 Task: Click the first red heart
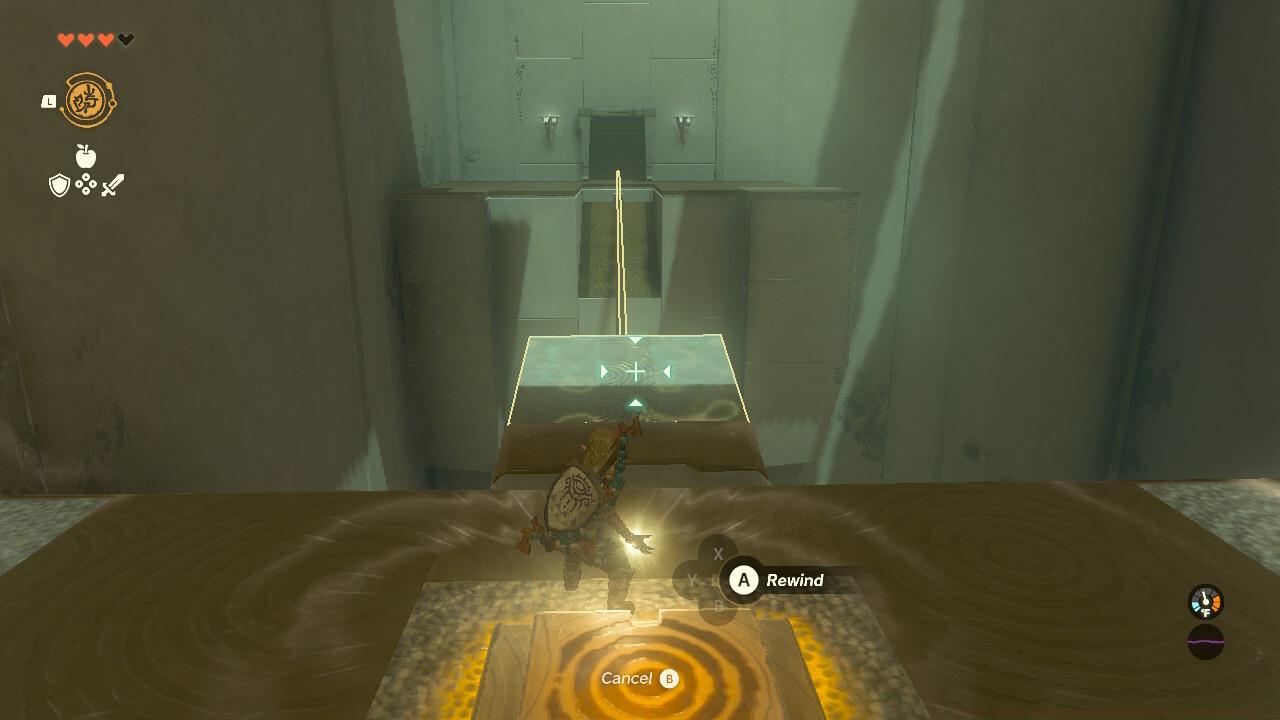pos(65,39)
